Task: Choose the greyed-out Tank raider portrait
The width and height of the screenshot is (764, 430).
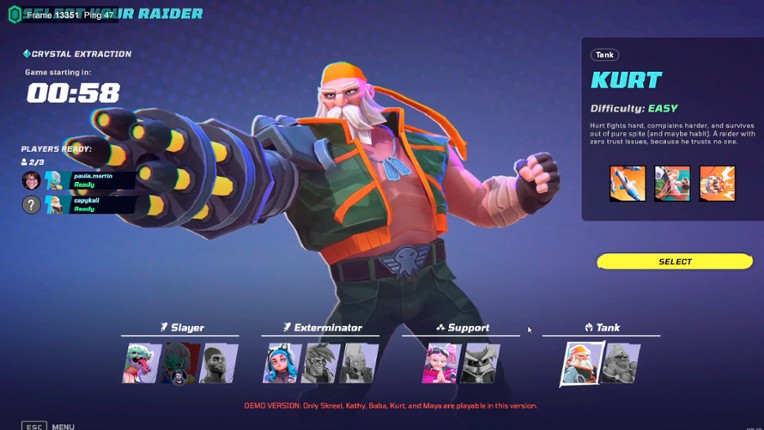Action: click(x=620, y=363)
